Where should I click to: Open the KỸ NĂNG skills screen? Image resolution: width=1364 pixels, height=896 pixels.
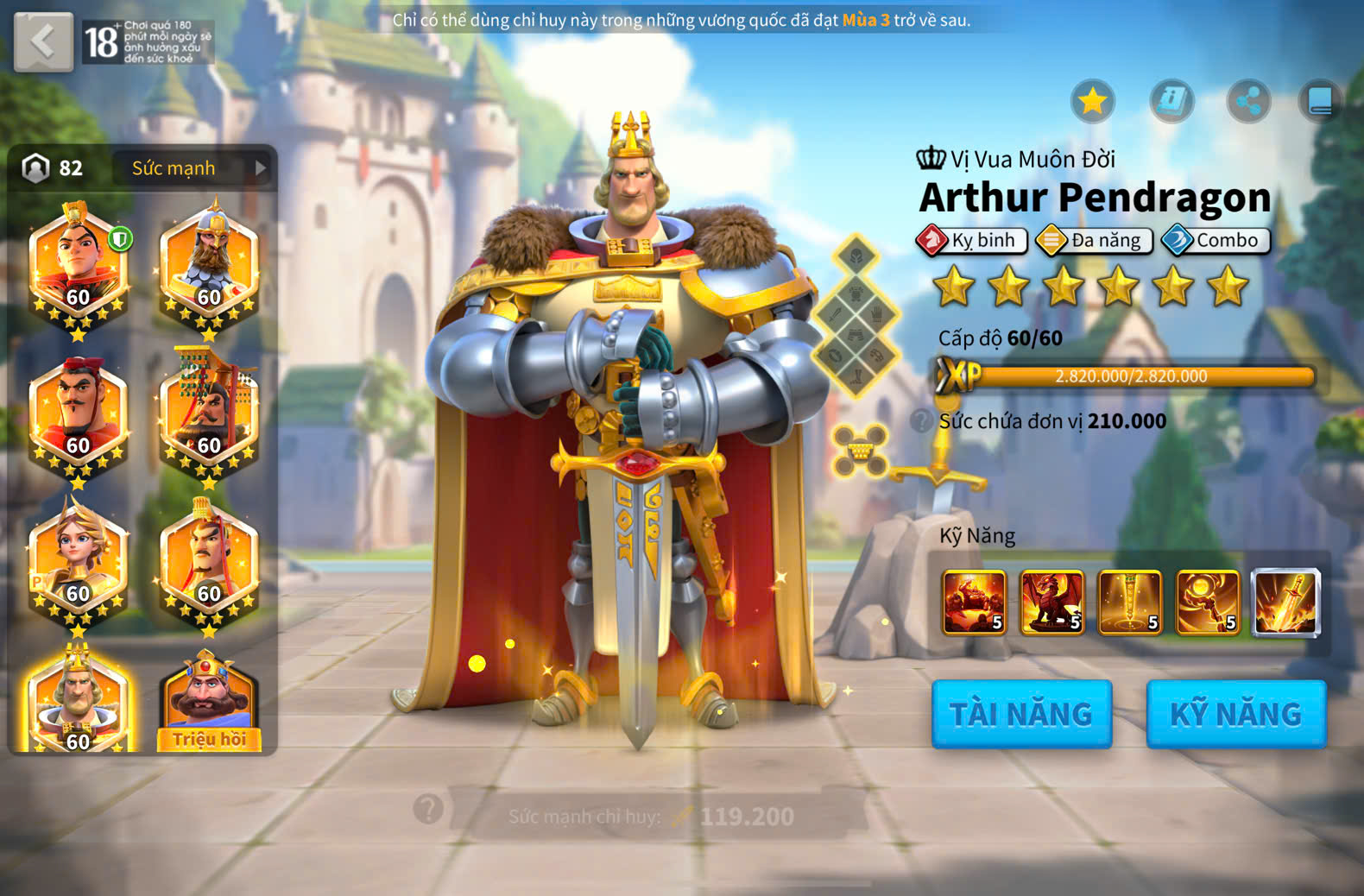1235,714
